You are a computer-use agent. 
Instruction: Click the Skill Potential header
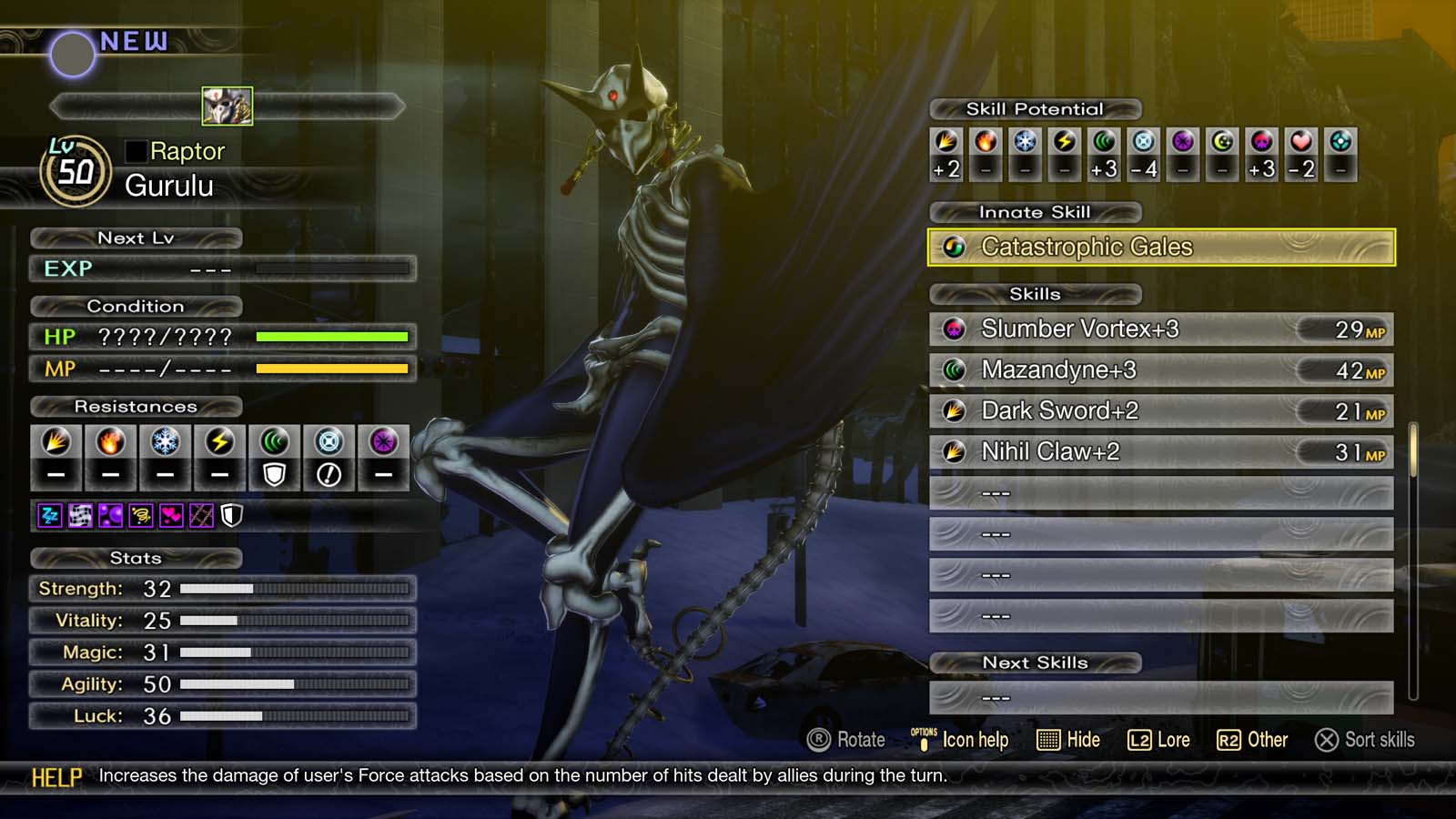coord(1034,108)
